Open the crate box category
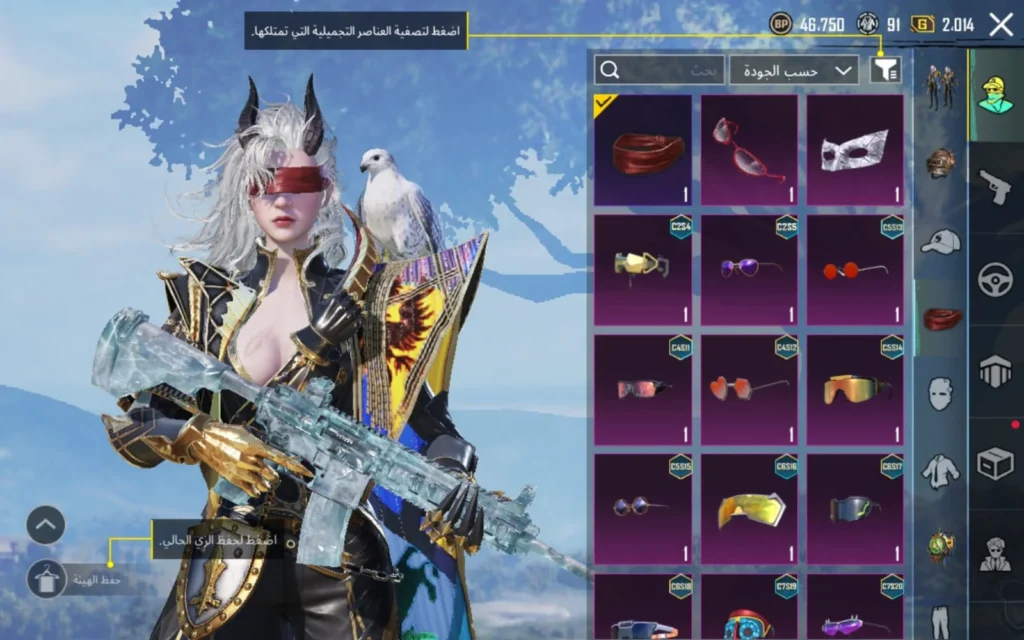The image size is (1024, 640). point(995,463)
